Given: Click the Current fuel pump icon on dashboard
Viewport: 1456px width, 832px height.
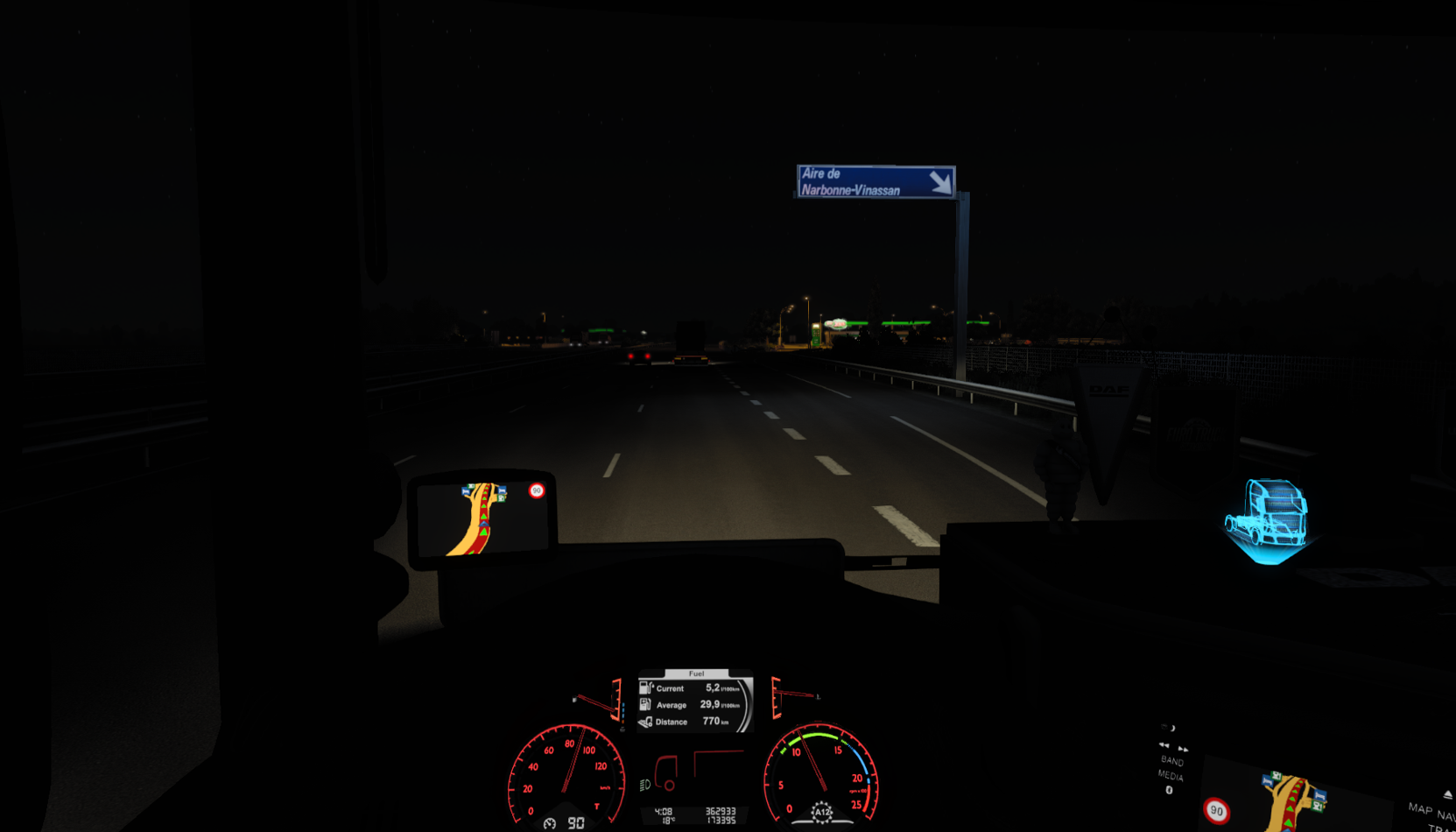Looking at the screenshot, I should click(x=646, y=688).
